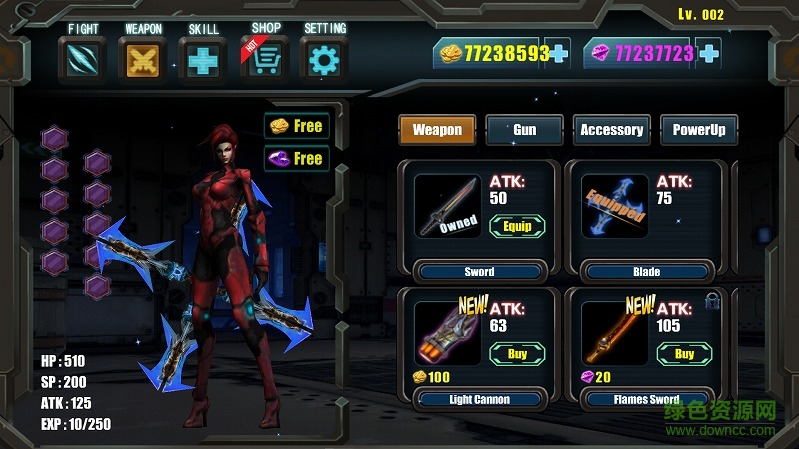Buy the Flames Sword for 20 gems
The height and width of the screenshot is (449, 799).
point(684,353)
